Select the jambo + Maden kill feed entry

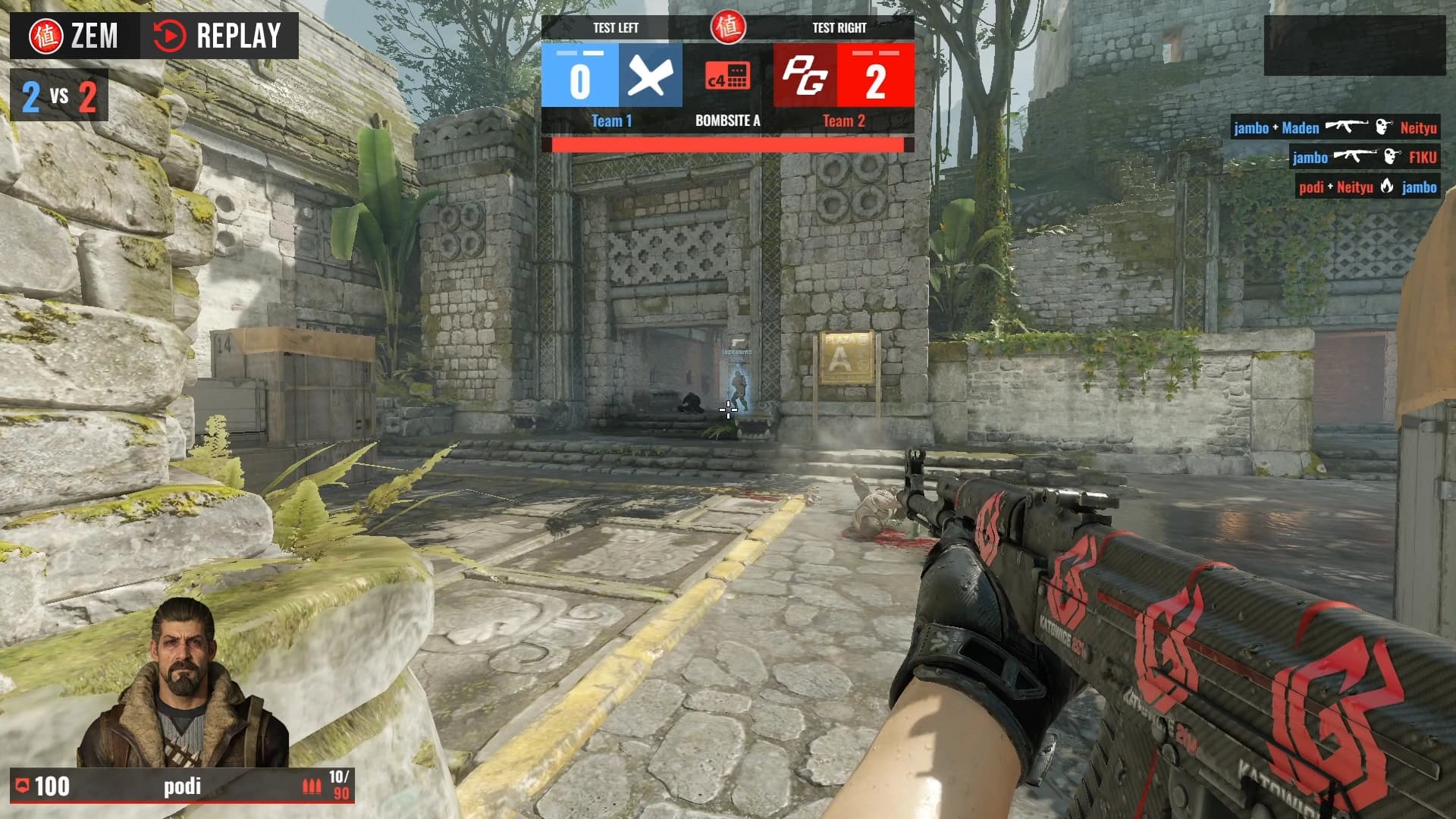click(1335, 127)
